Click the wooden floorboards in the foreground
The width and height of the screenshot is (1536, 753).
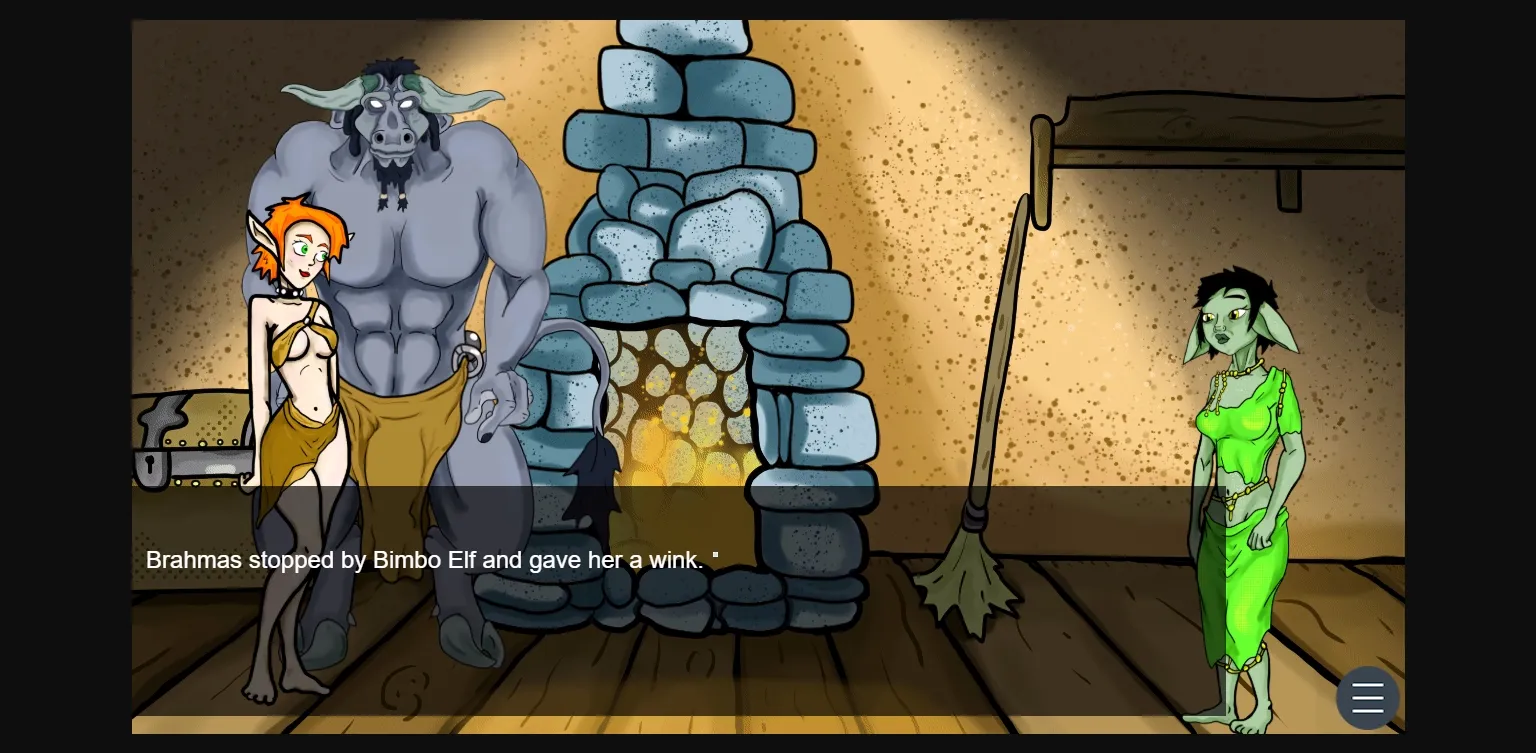point(800,680)
